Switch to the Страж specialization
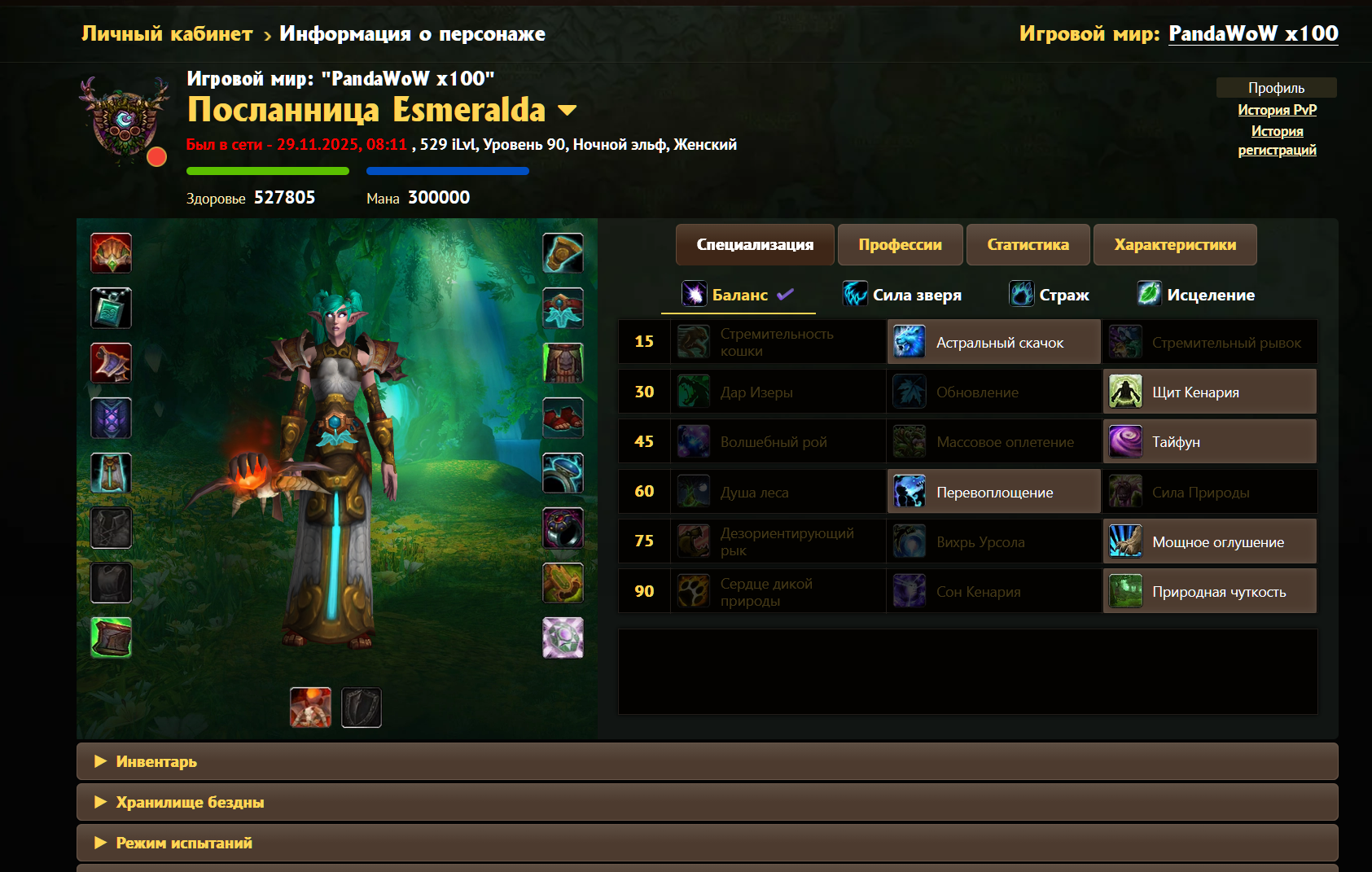 1050,295
